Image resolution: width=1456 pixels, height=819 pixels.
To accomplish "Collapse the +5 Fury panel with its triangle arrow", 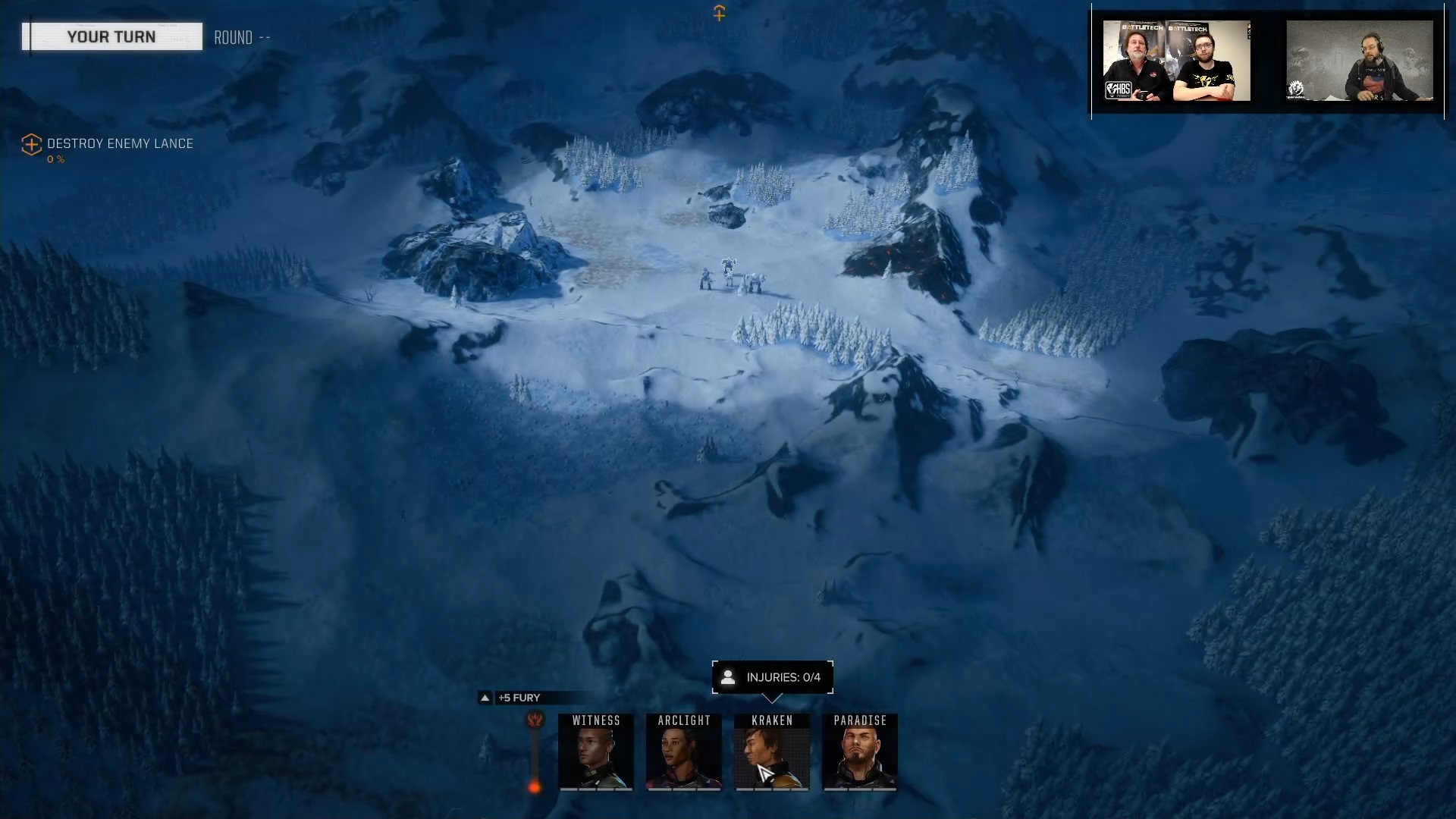I will pos(485,698).
